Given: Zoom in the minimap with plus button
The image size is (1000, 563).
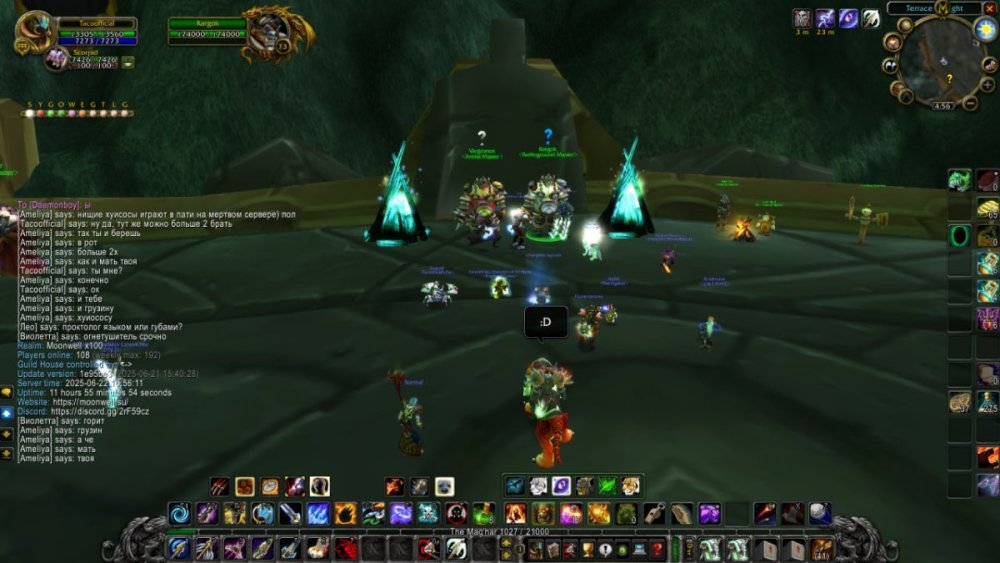Looking at the screenshot, I should click(987, 85).
